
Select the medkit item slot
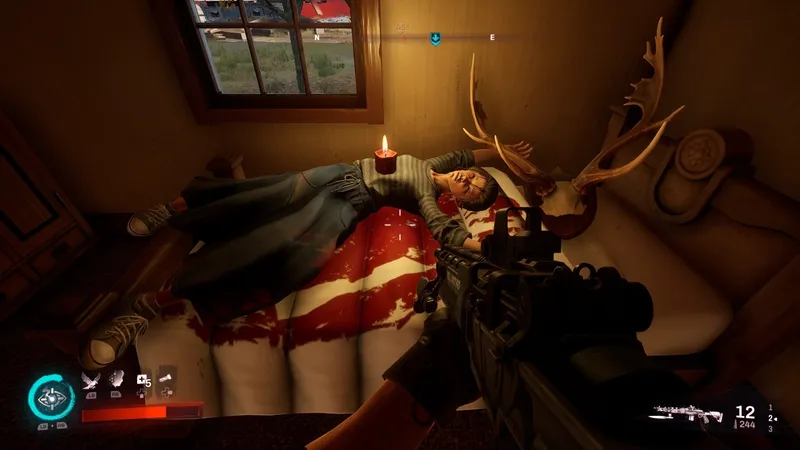(142, 380)
